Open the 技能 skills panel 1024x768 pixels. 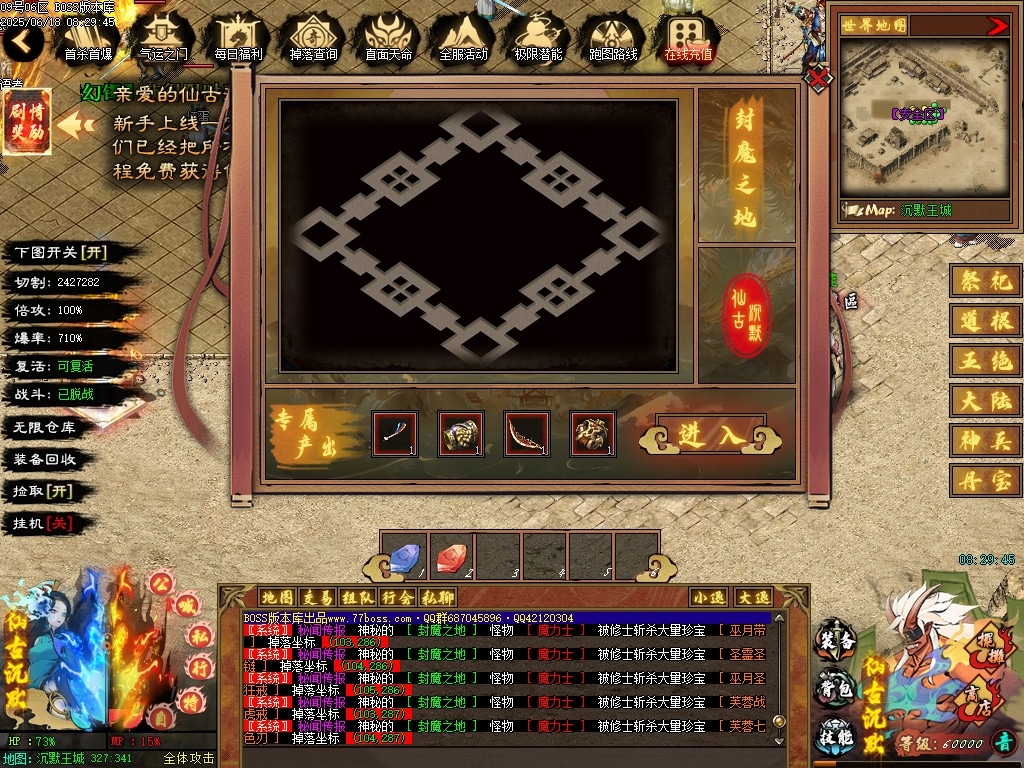836,736
